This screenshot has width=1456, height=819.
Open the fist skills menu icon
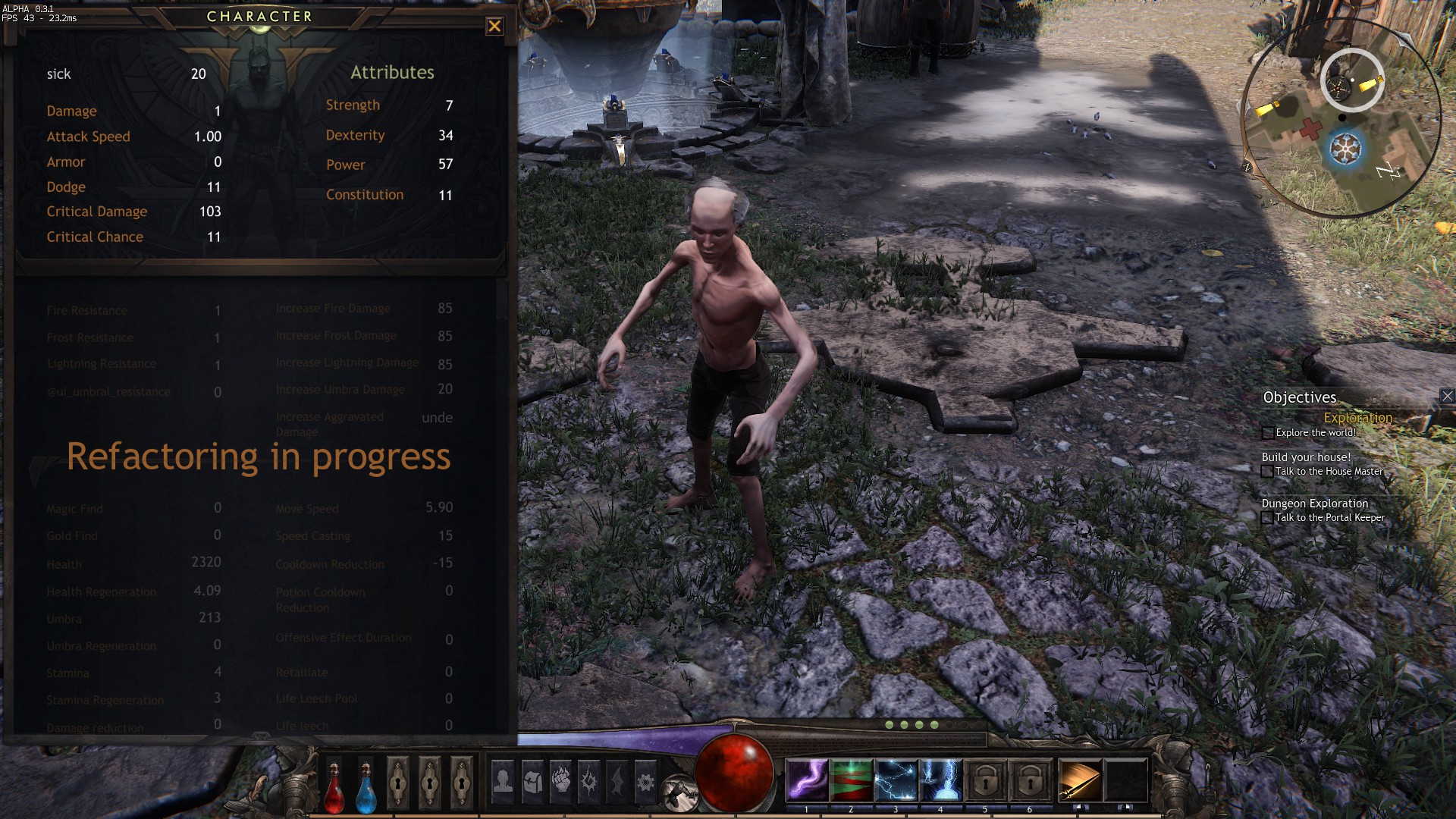coord(561,781)
